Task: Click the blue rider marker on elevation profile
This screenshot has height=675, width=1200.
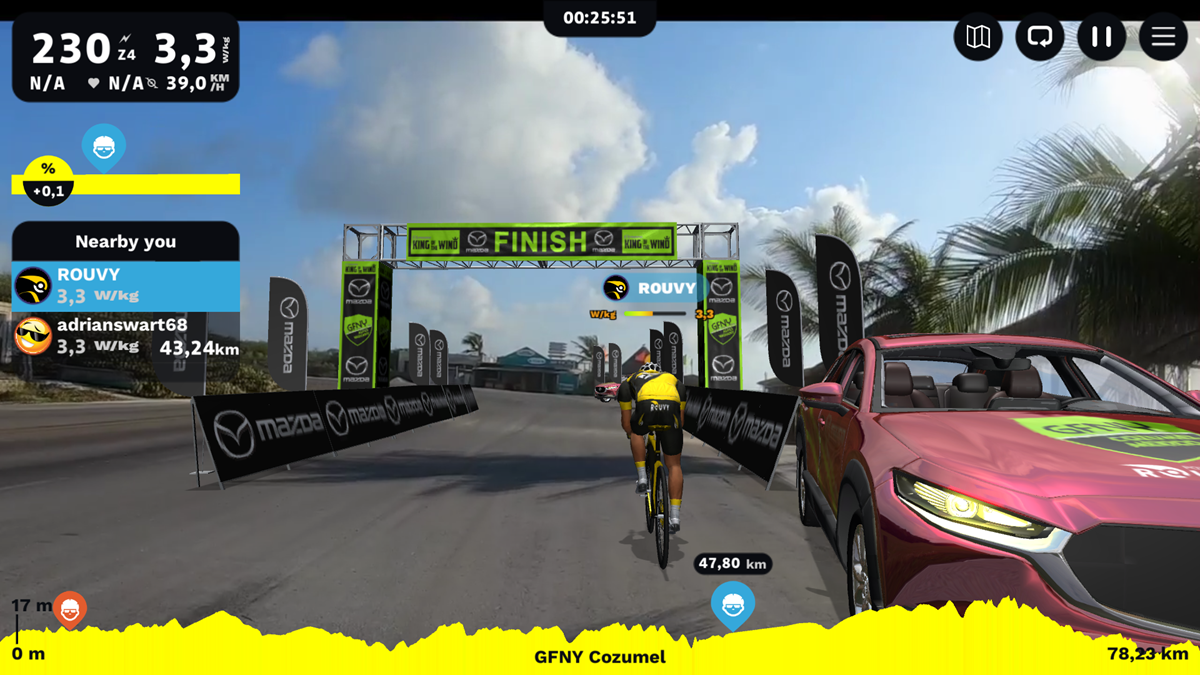Action: pos(733,604)
